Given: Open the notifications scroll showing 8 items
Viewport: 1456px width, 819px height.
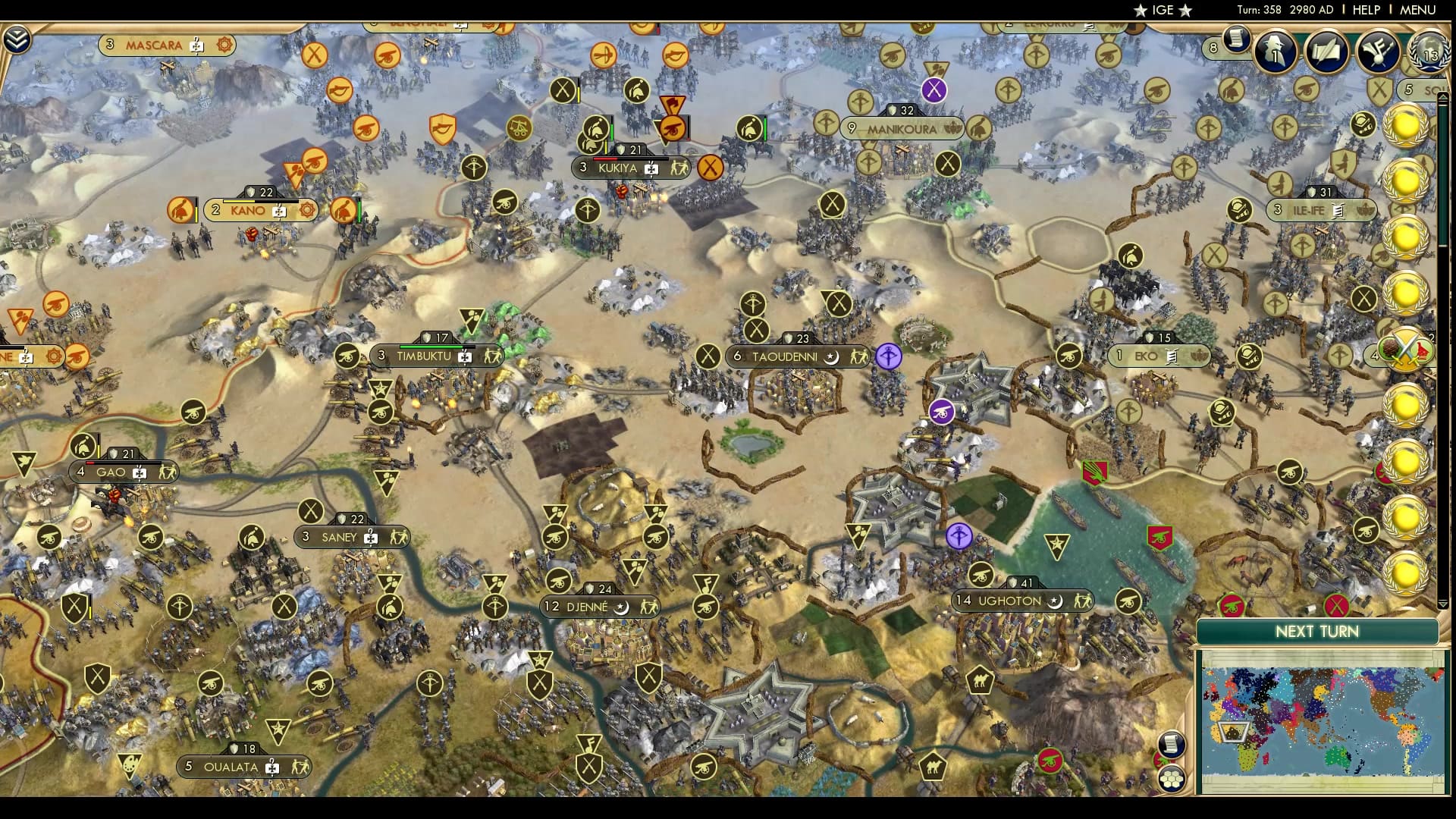Looking at the screenshot, I should (1237, 42).
